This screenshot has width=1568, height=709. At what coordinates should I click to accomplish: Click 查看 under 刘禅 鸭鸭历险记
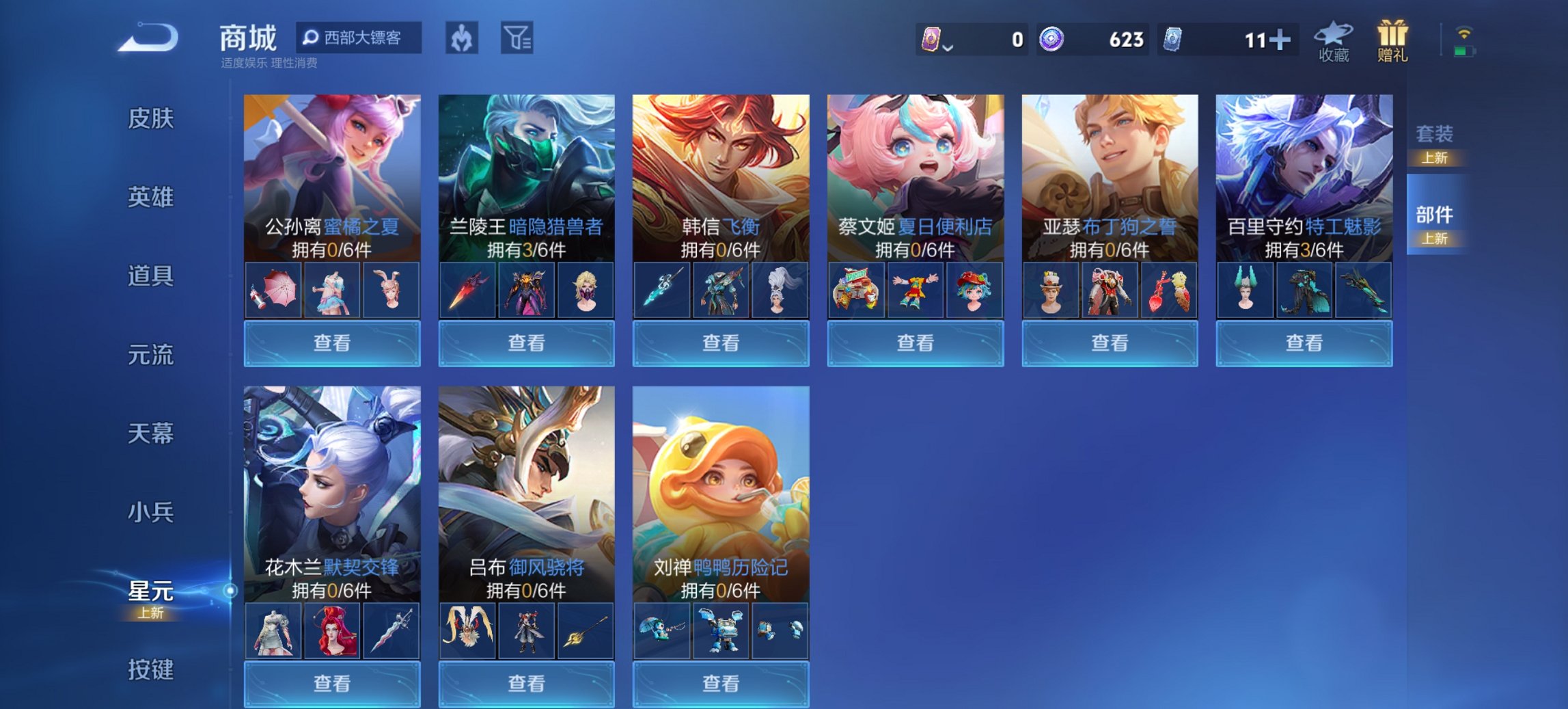[720, 684]
